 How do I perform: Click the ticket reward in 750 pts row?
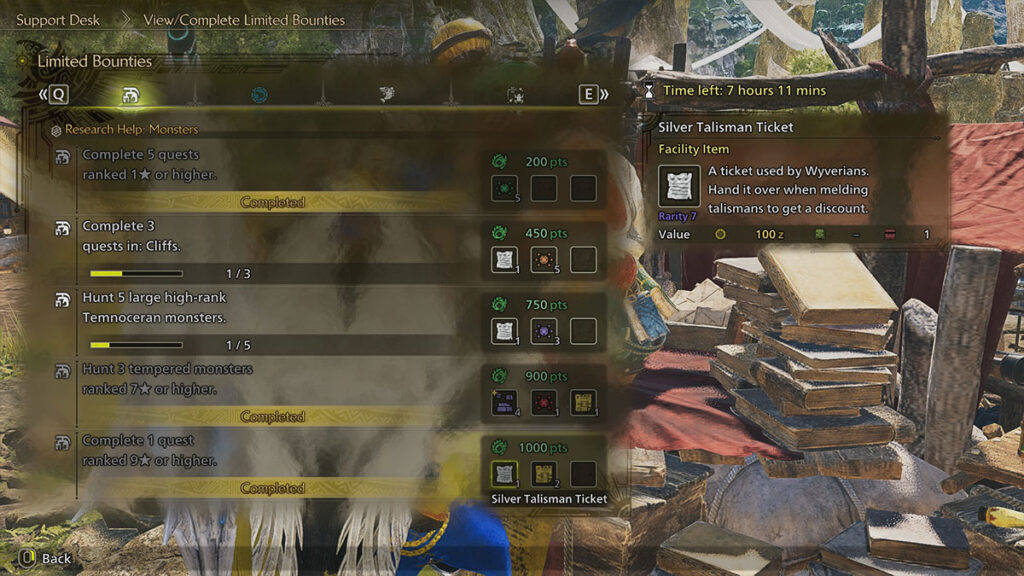point(505,331)
